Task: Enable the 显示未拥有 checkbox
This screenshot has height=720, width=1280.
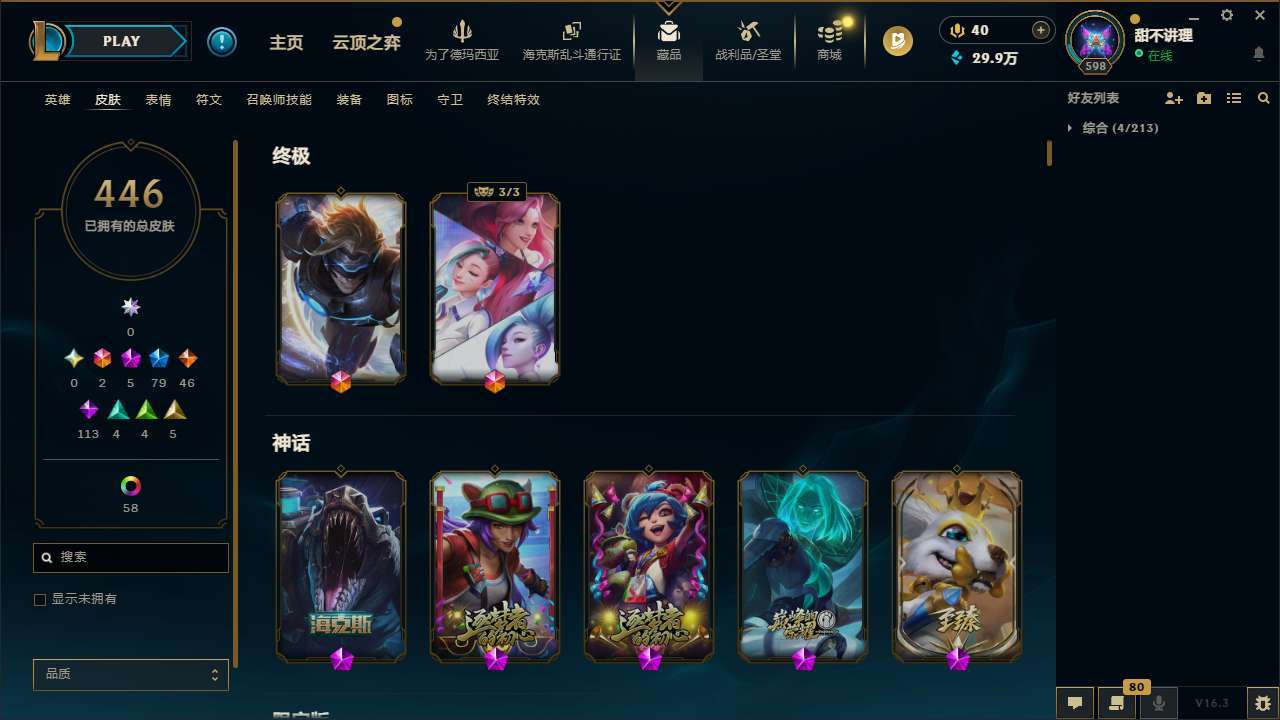Action: click(39, 599)
